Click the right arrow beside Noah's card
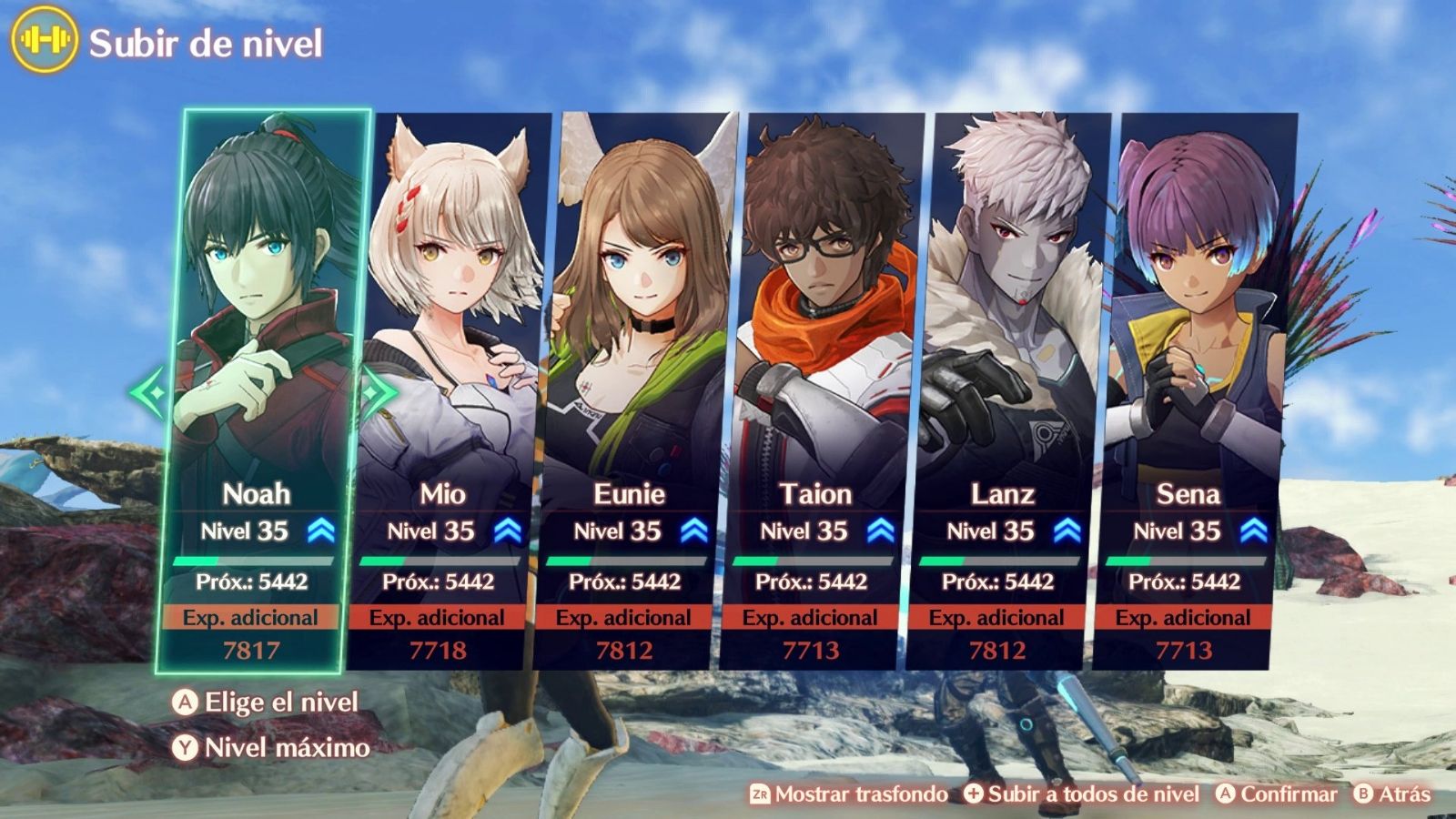The height and width of the screenshot is (819, 1456). (x=379, y=393)
